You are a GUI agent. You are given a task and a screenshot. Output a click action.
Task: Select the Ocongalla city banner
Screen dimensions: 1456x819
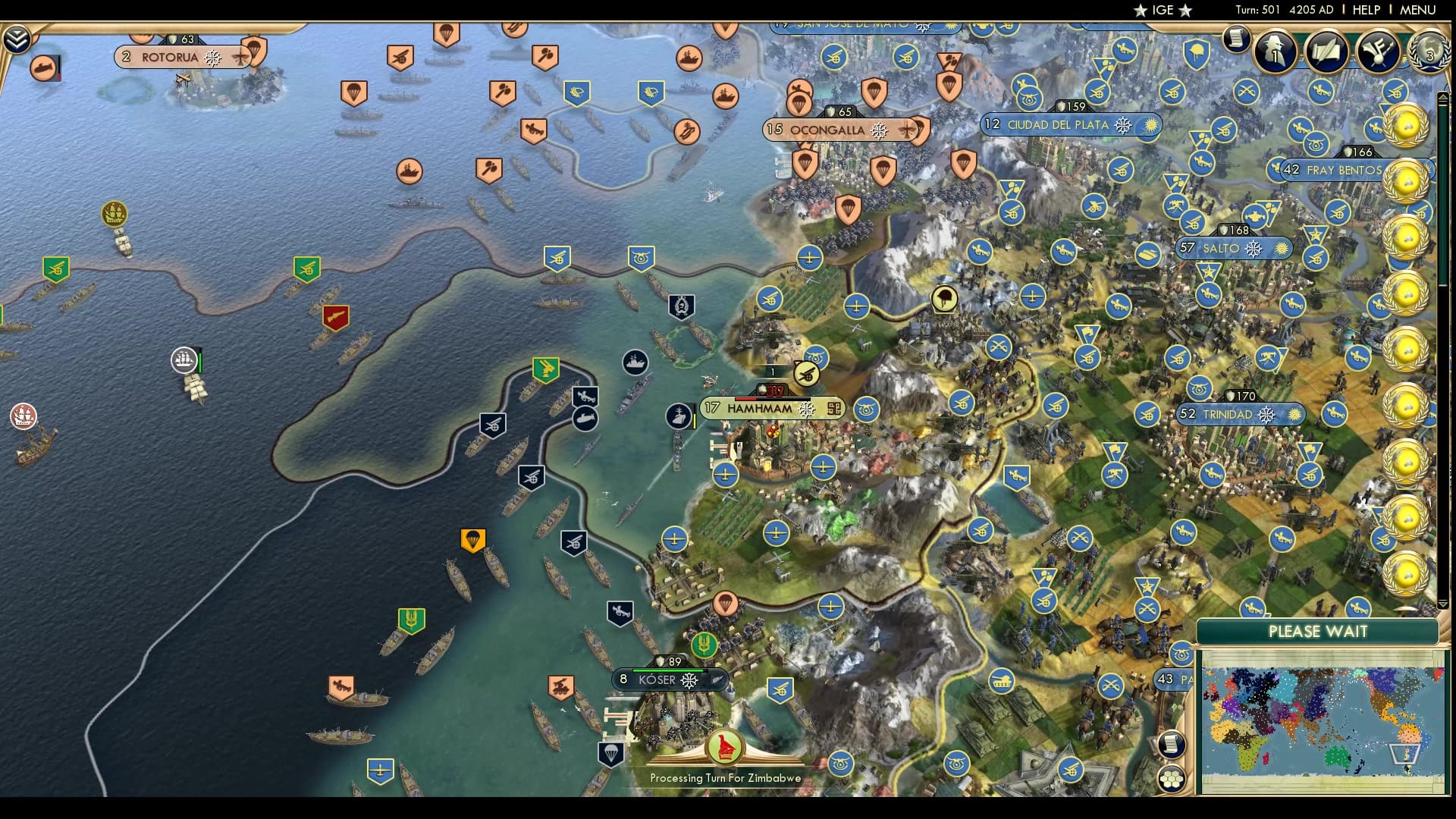tap(827, 130)
